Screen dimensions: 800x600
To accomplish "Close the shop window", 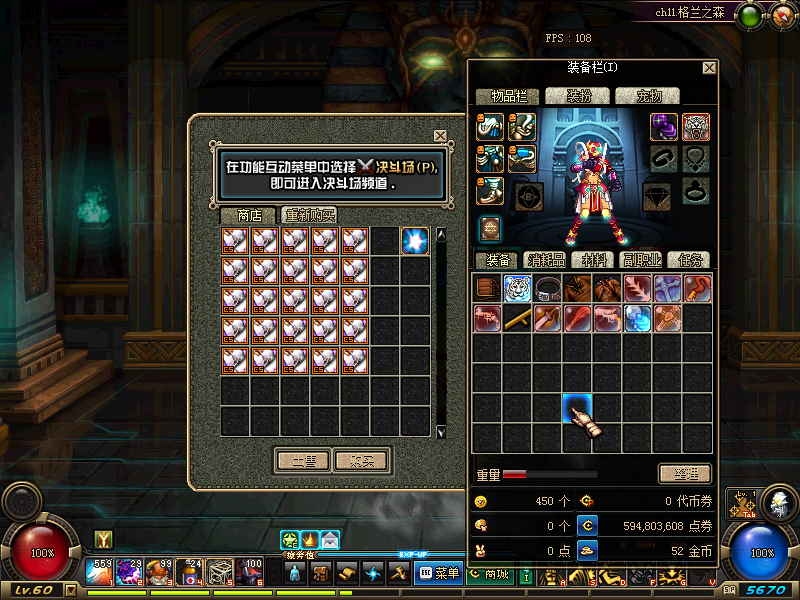I will 440,136.
